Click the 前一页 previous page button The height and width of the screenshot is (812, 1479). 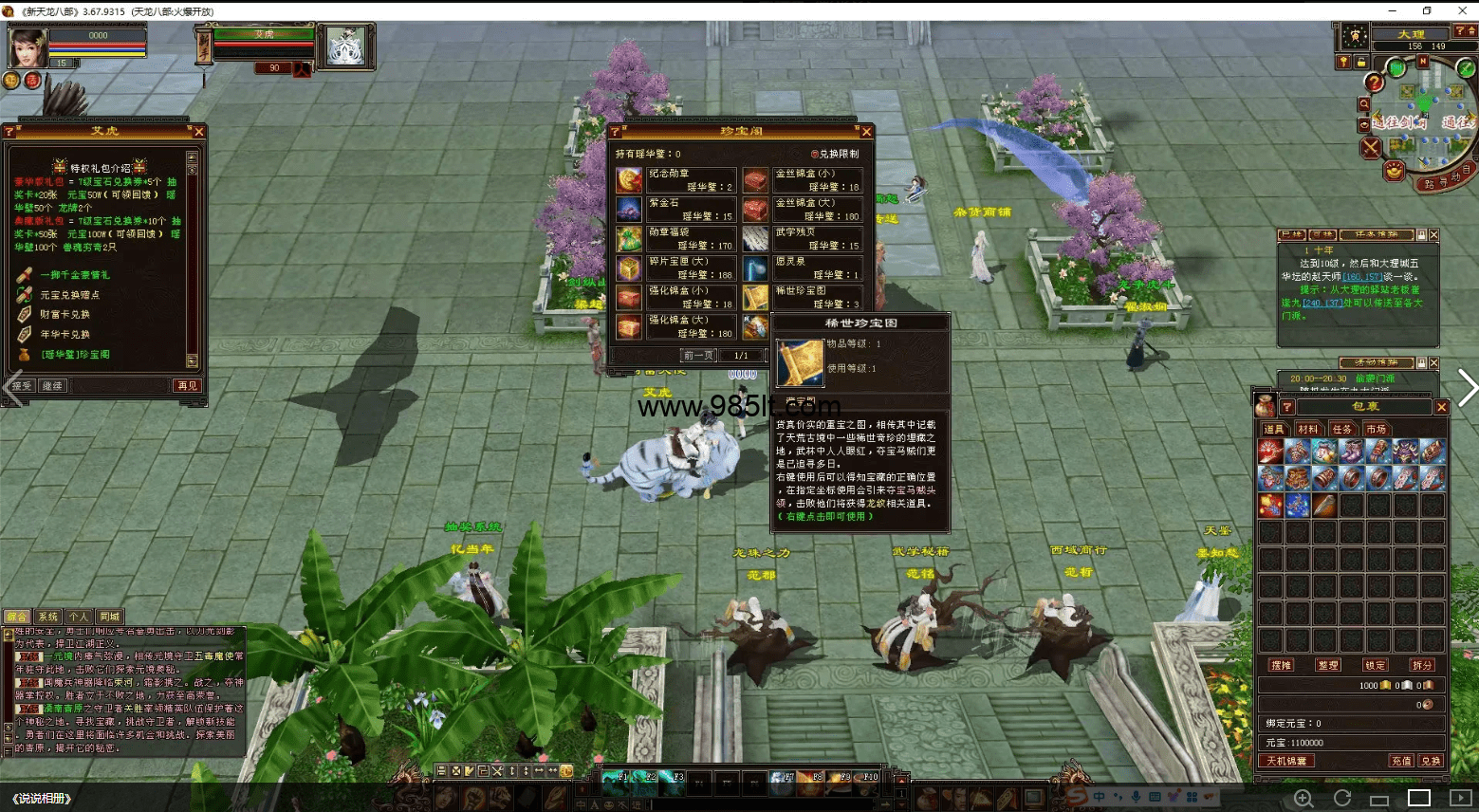click(x=699, y=356)
